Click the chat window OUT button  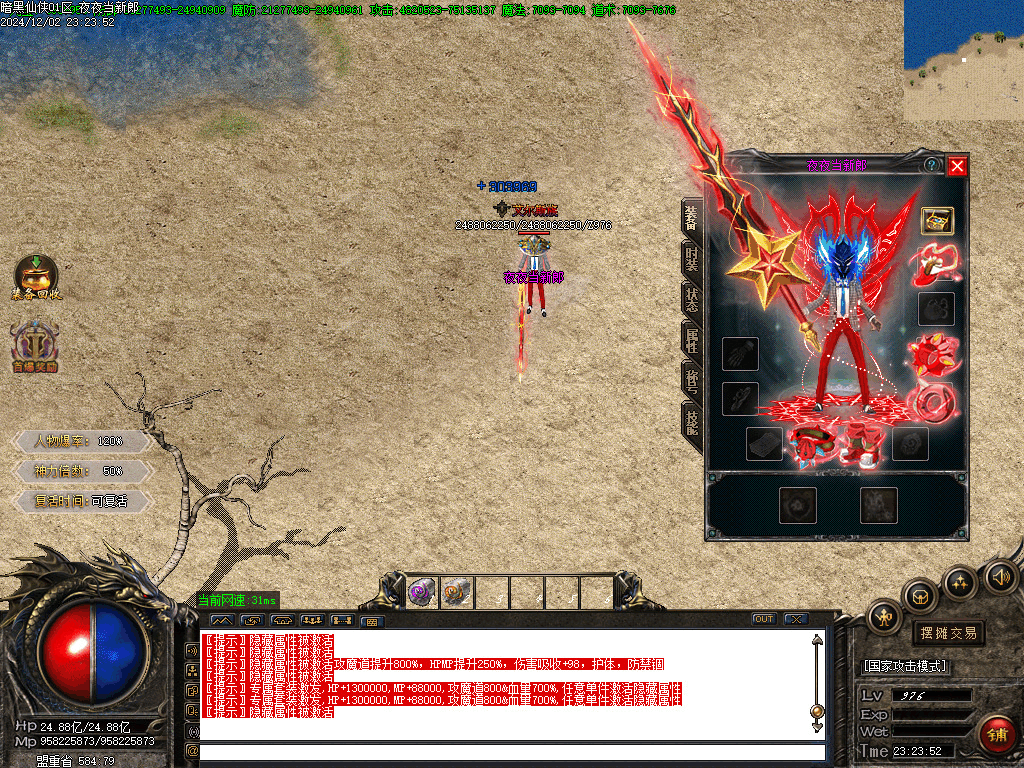tap(764, 619)
